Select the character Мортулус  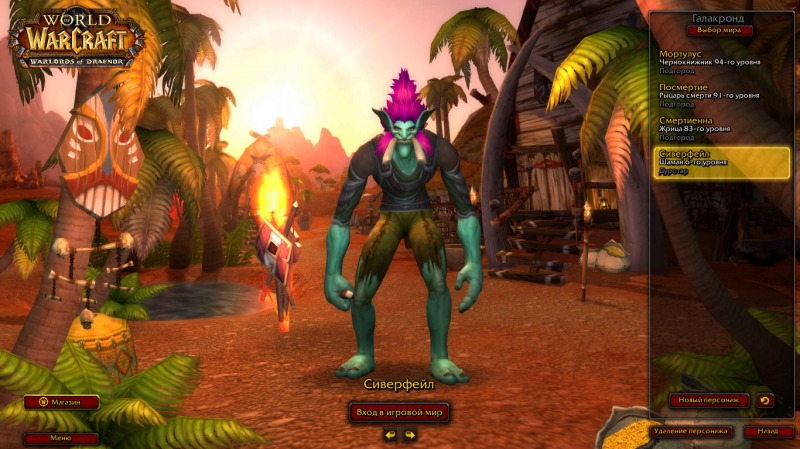click(x=718, y=62)
